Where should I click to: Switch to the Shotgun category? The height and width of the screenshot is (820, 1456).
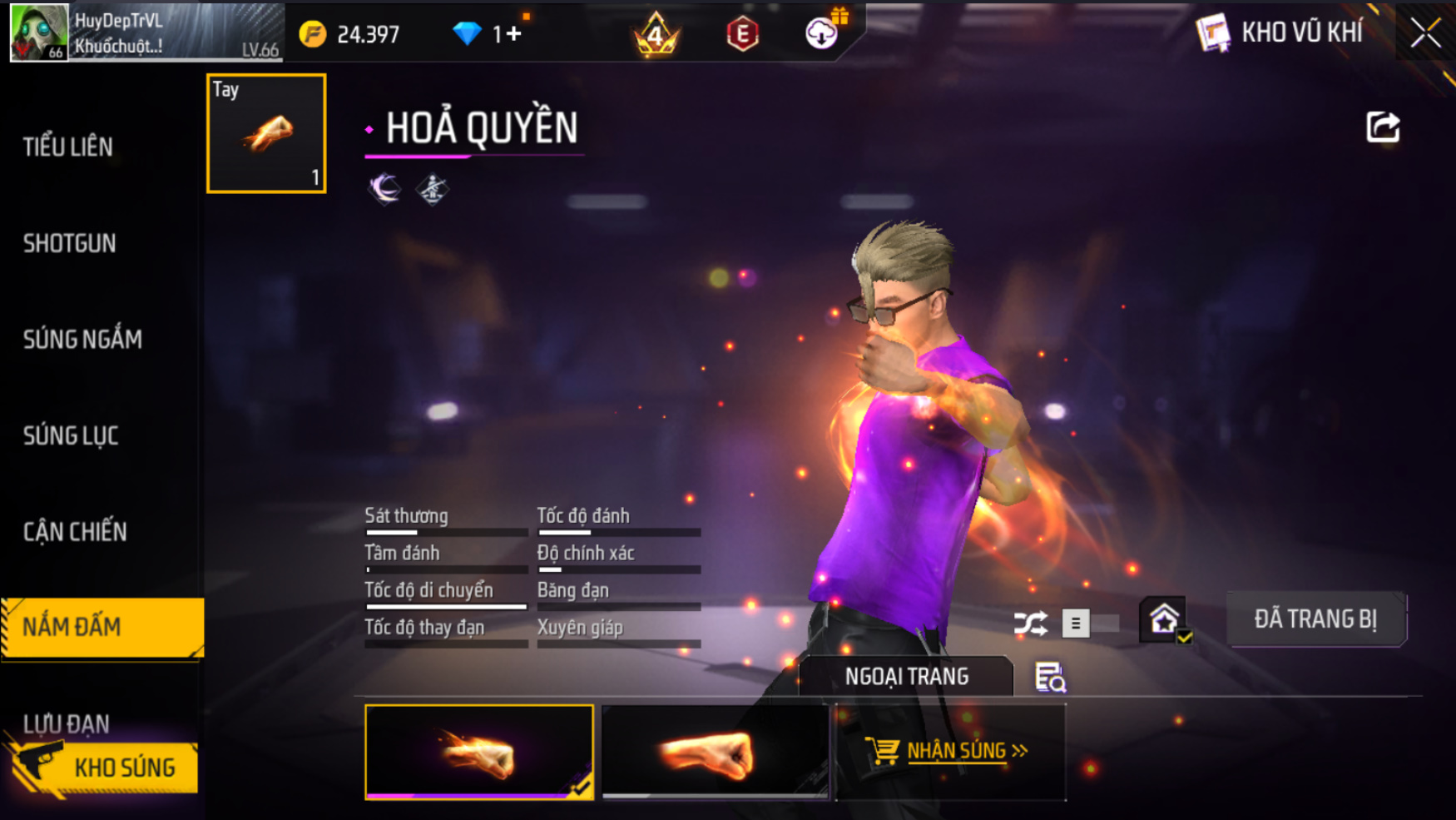click(70, 244)
